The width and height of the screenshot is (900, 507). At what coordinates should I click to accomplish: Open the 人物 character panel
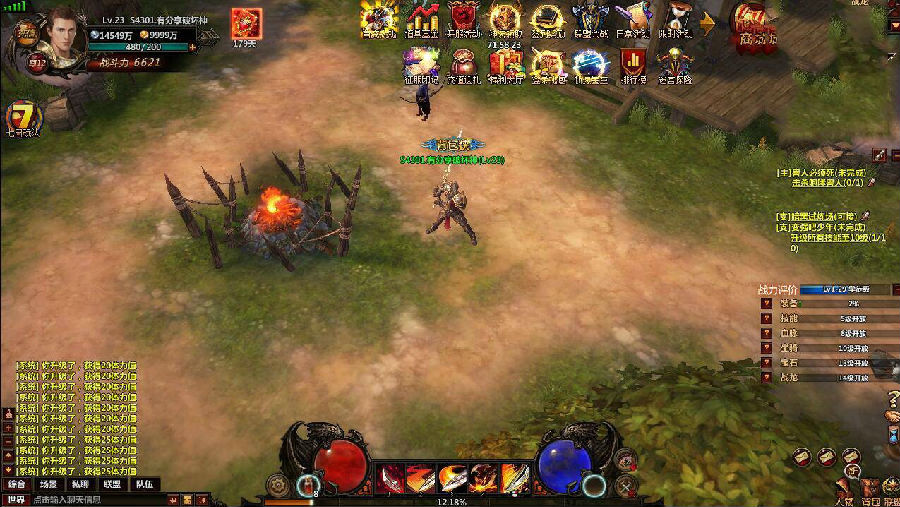tap(844, 488)
